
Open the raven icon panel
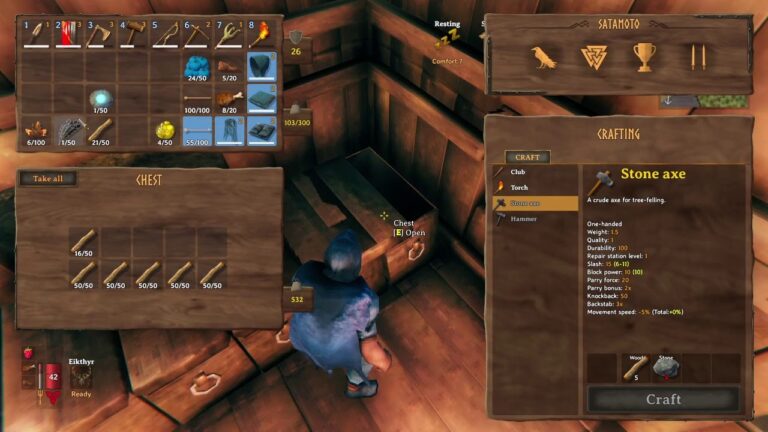click(543, 58)
